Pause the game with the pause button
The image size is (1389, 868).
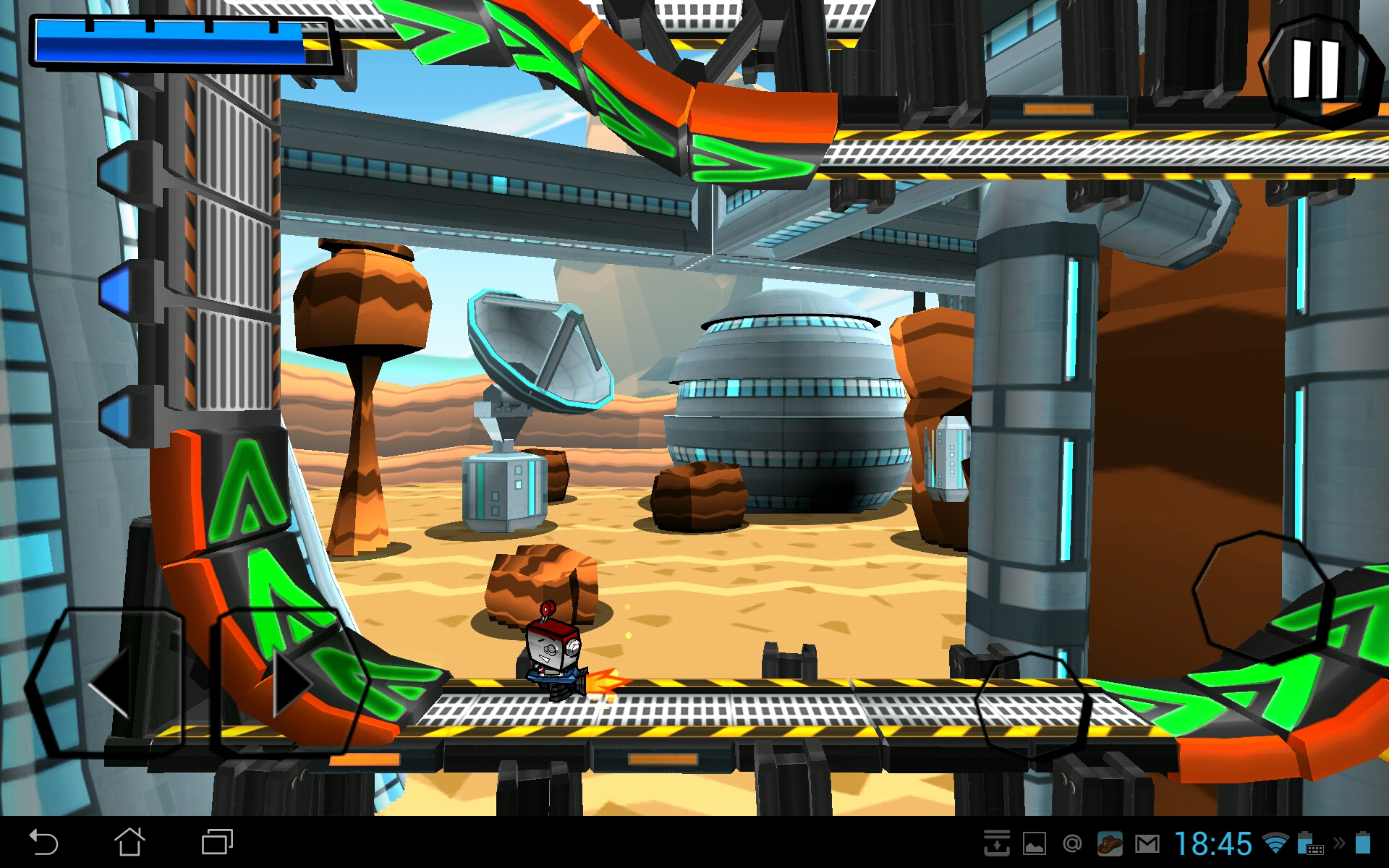(x=1316, y=69)
